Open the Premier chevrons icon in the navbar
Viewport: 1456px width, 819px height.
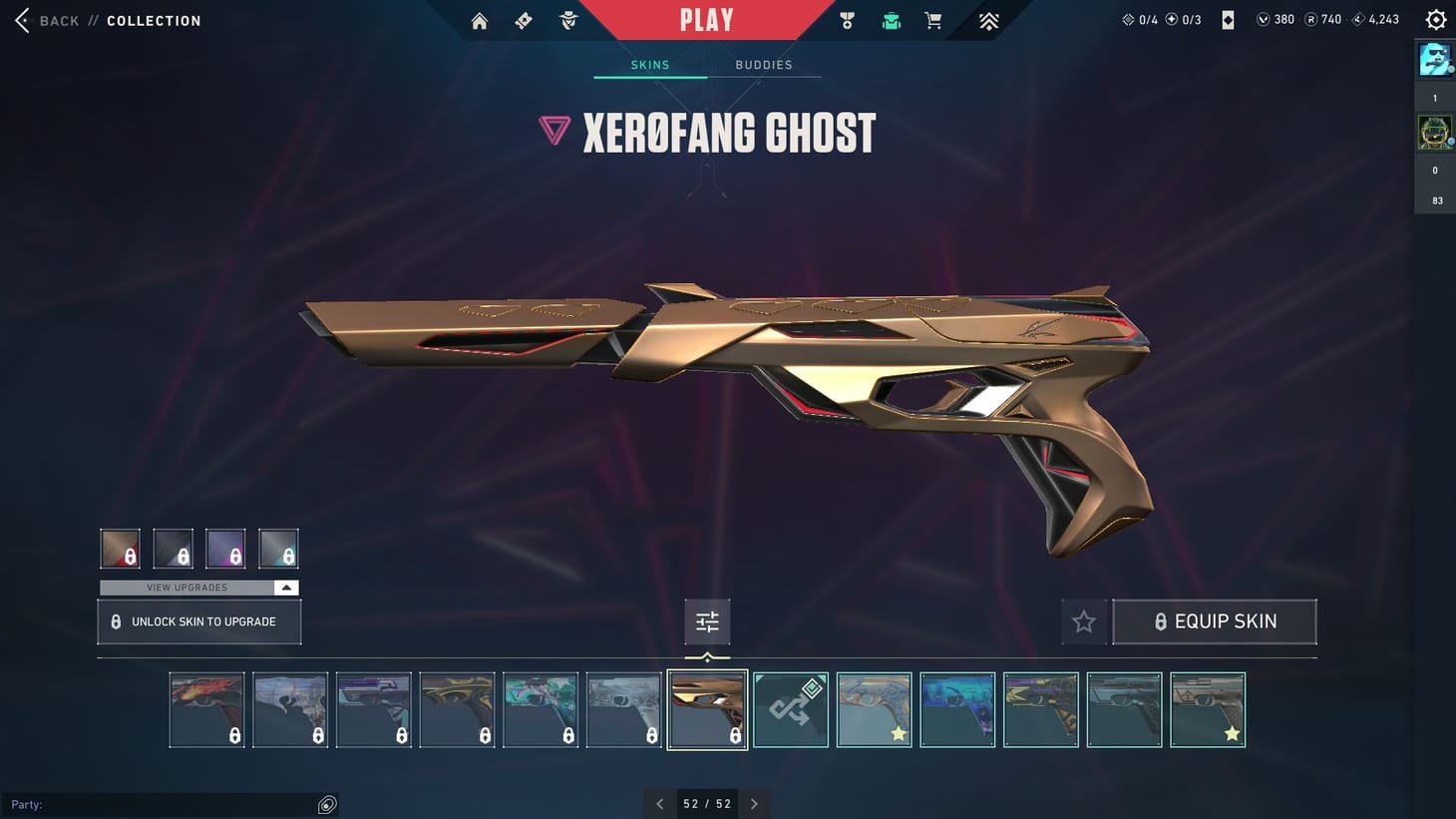(986, 20)
